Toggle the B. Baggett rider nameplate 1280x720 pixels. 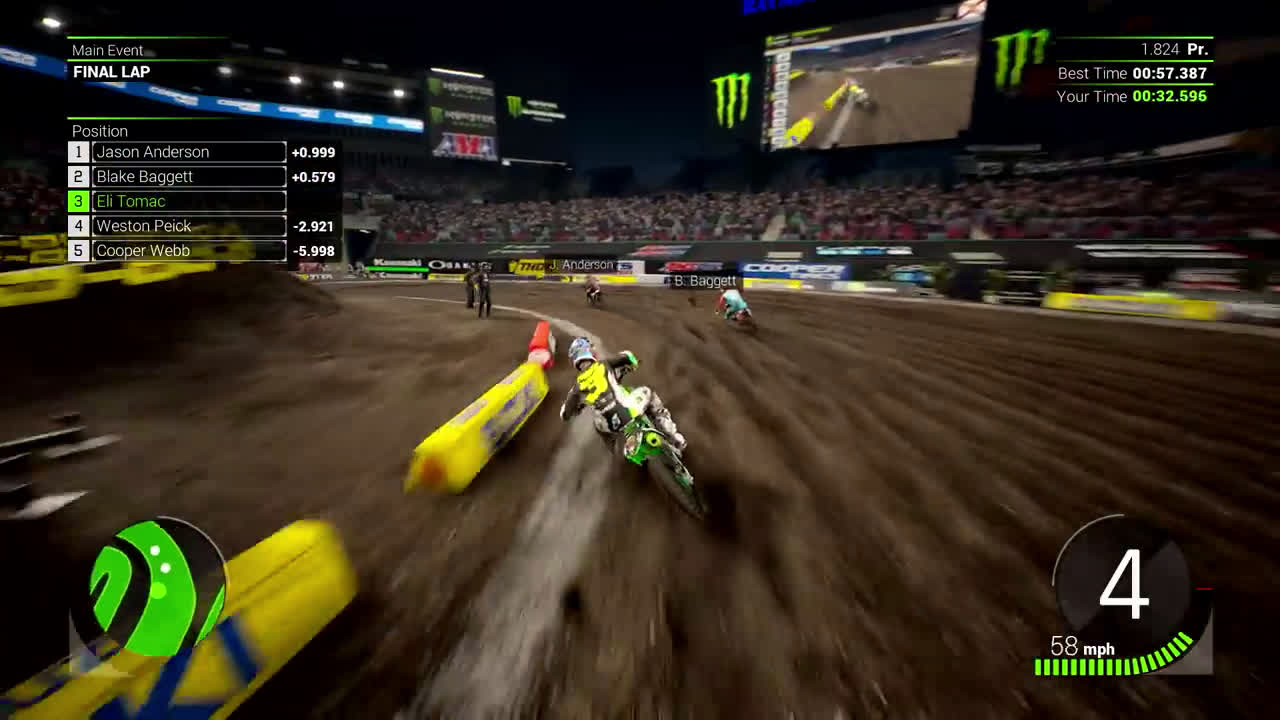[x=700, y=282]
